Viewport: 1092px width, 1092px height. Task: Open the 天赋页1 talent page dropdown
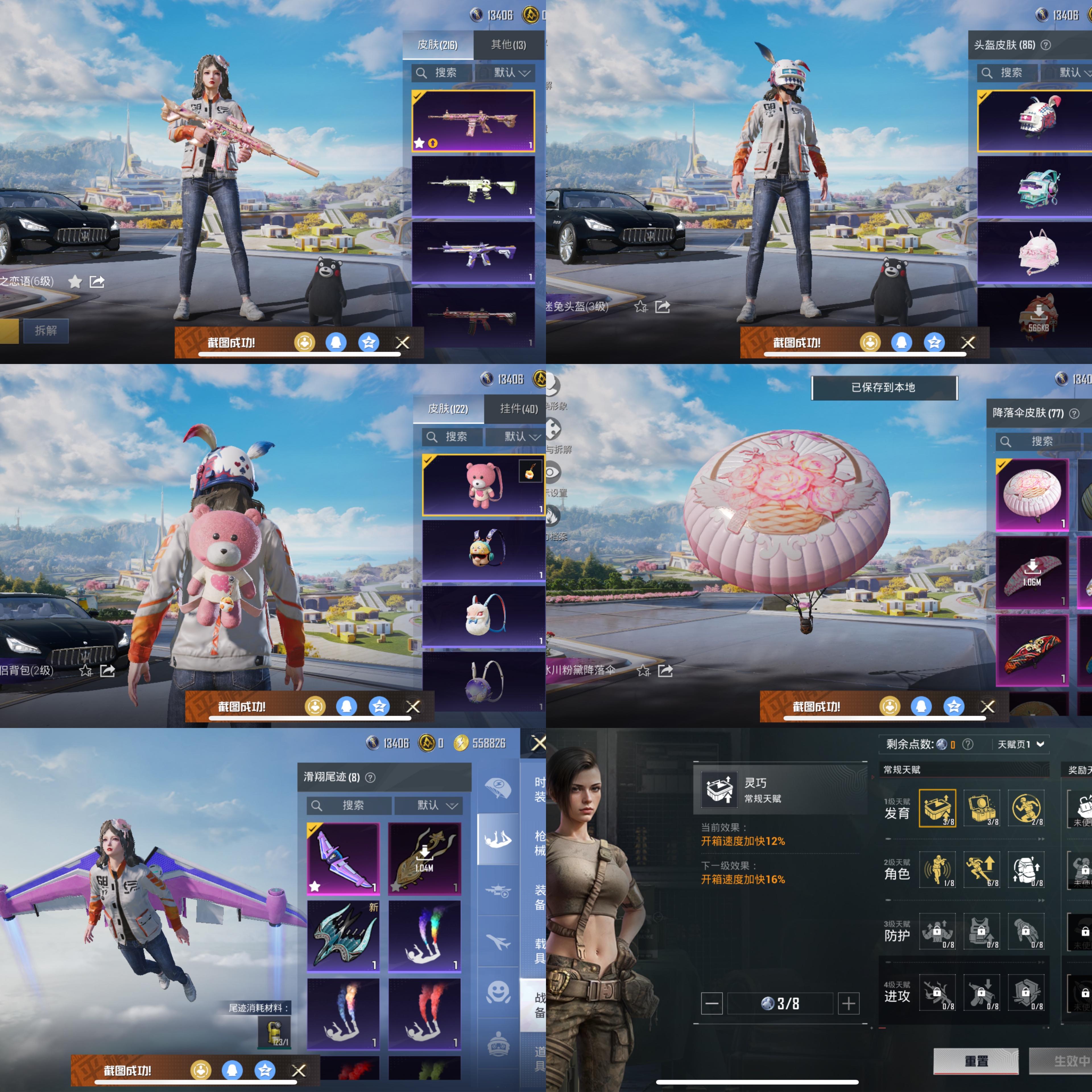tap(1021, 744)
